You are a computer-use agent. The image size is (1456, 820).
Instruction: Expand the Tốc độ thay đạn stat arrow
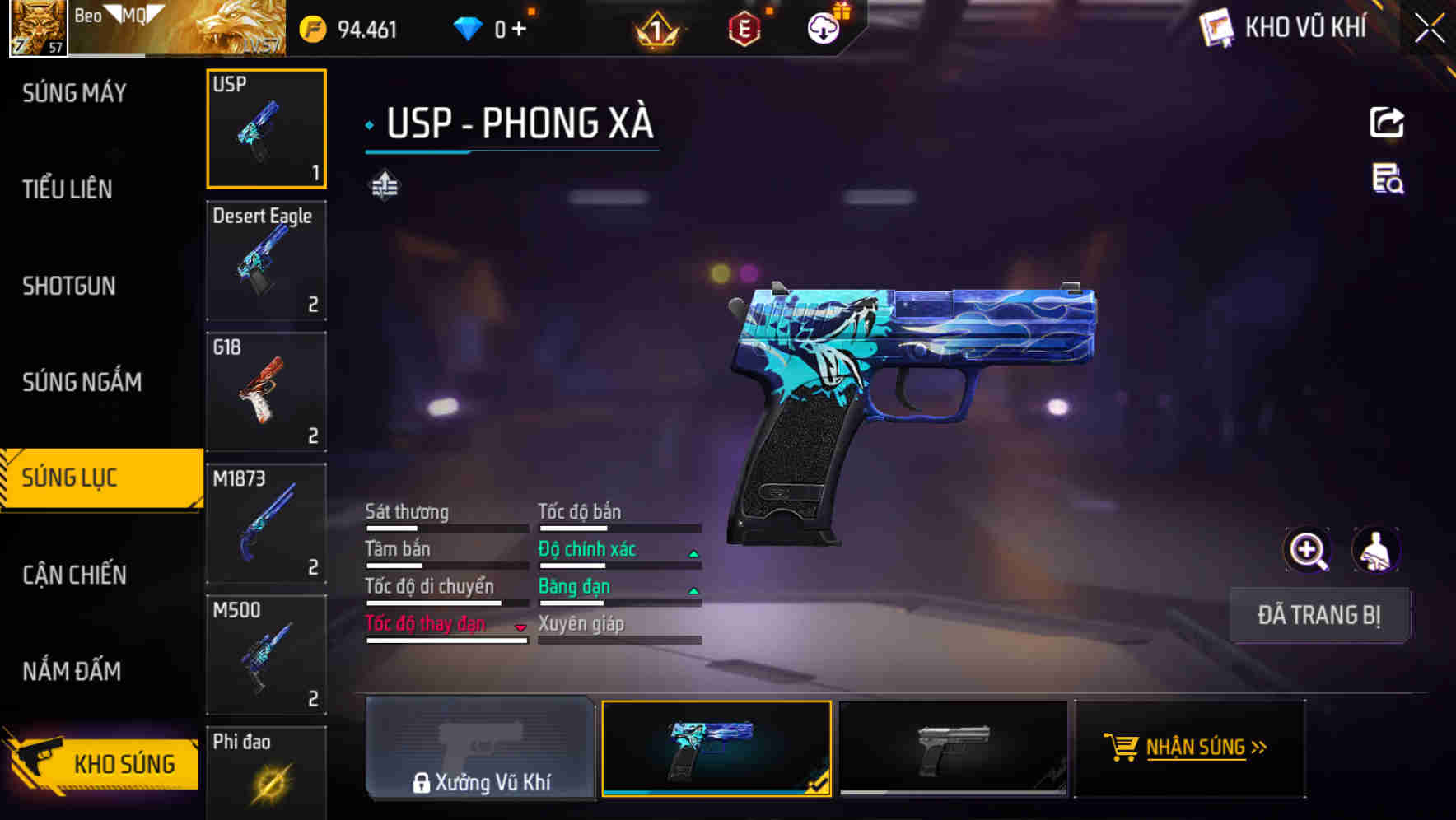[520, 626]
